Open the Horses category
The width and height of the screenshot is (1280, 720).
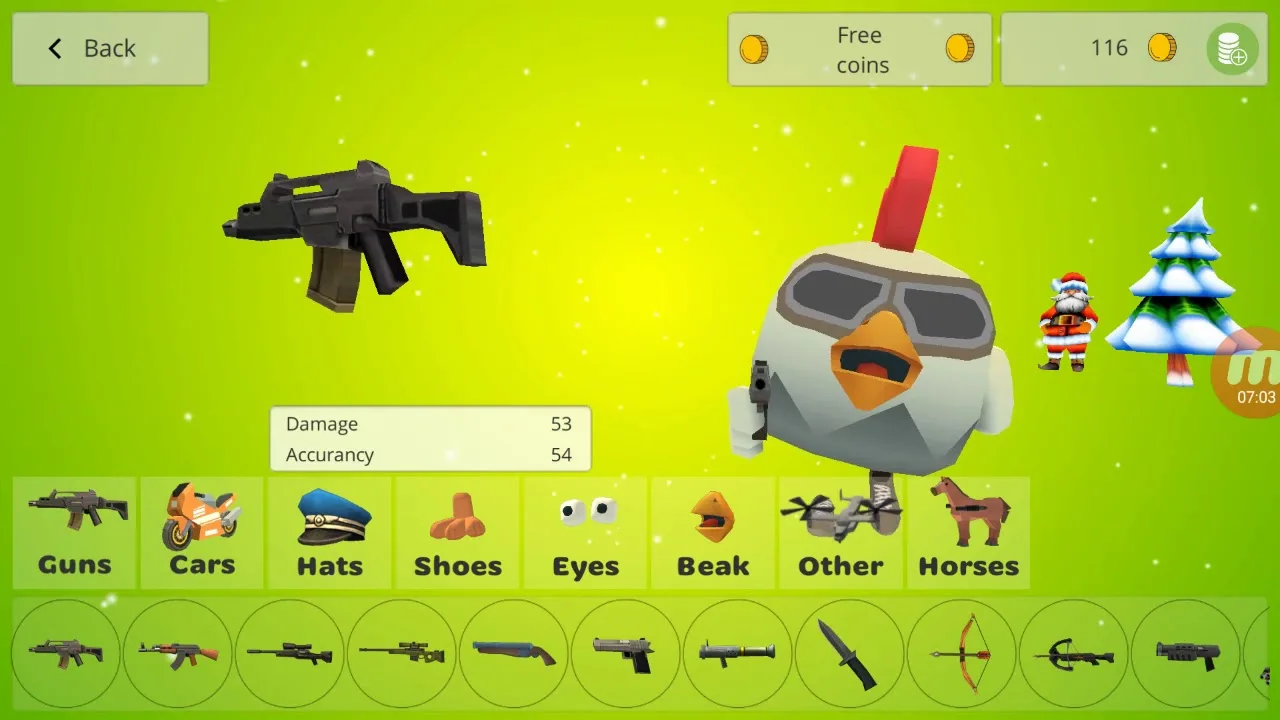(x=969, y=533)
